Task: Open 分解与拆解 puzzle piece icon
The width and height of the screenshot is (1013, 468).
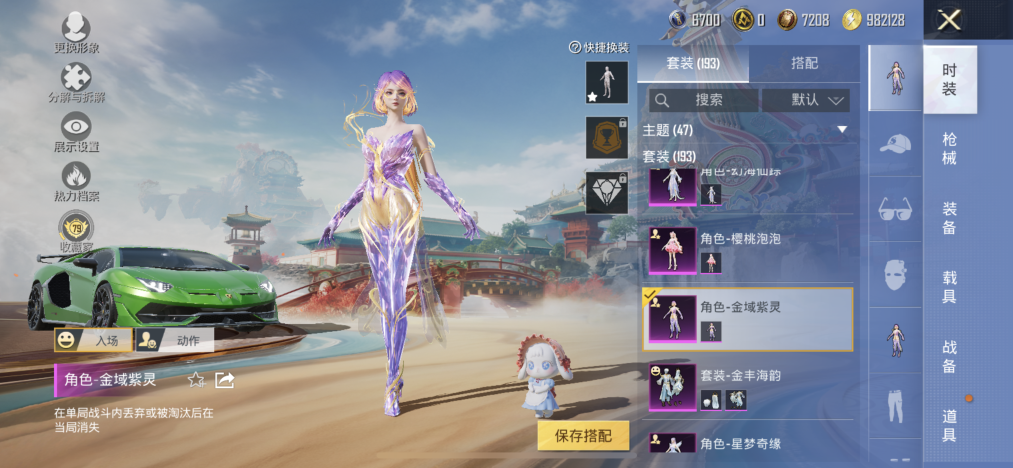Action: [x=76, y=83]
